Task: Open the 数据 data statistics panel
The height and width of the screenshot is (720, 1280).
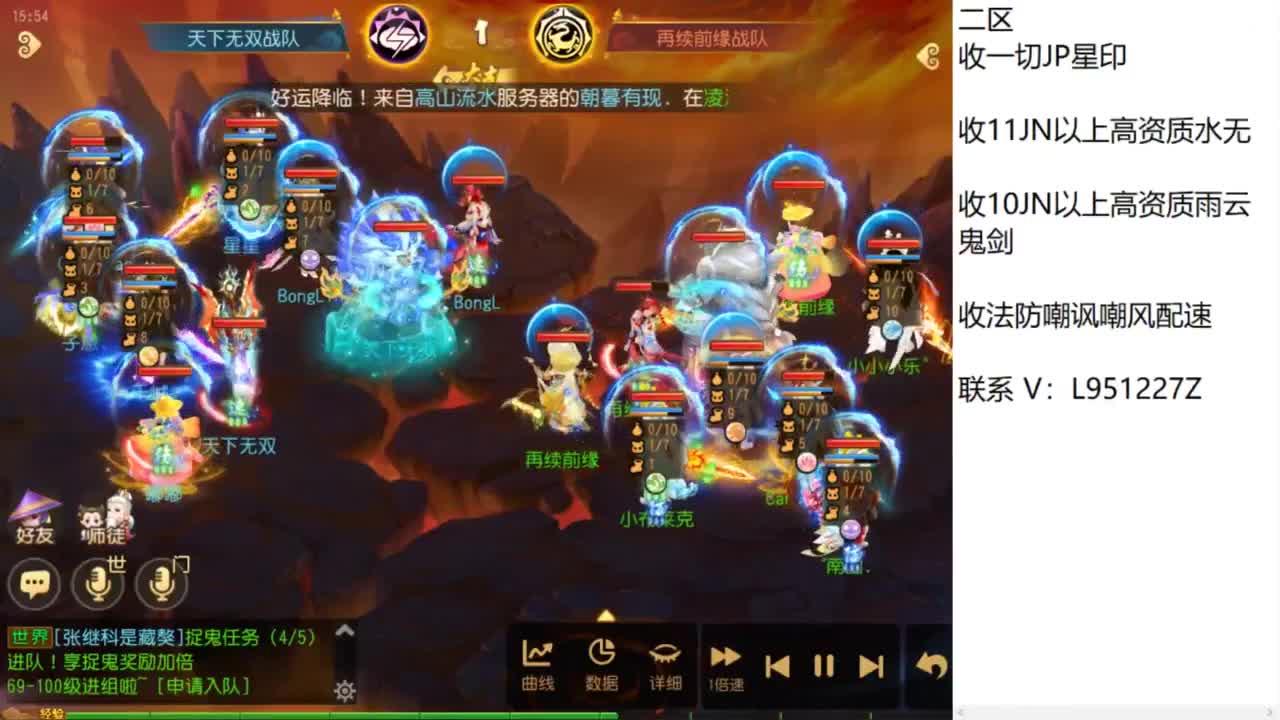Action: click(x=601, y=660)
